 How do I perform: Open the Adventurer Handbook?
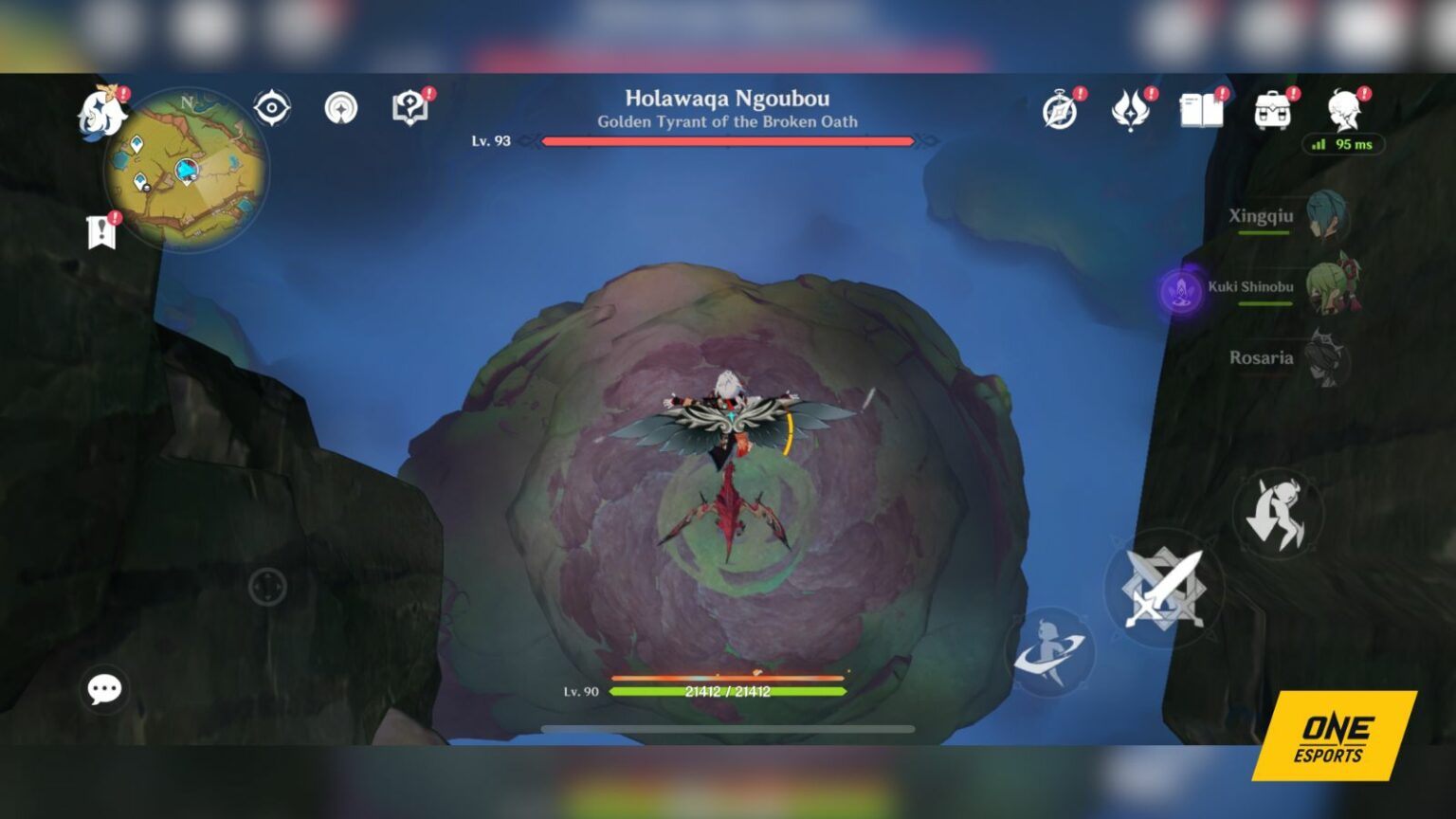pyautogui.click(x=408, y=107)
